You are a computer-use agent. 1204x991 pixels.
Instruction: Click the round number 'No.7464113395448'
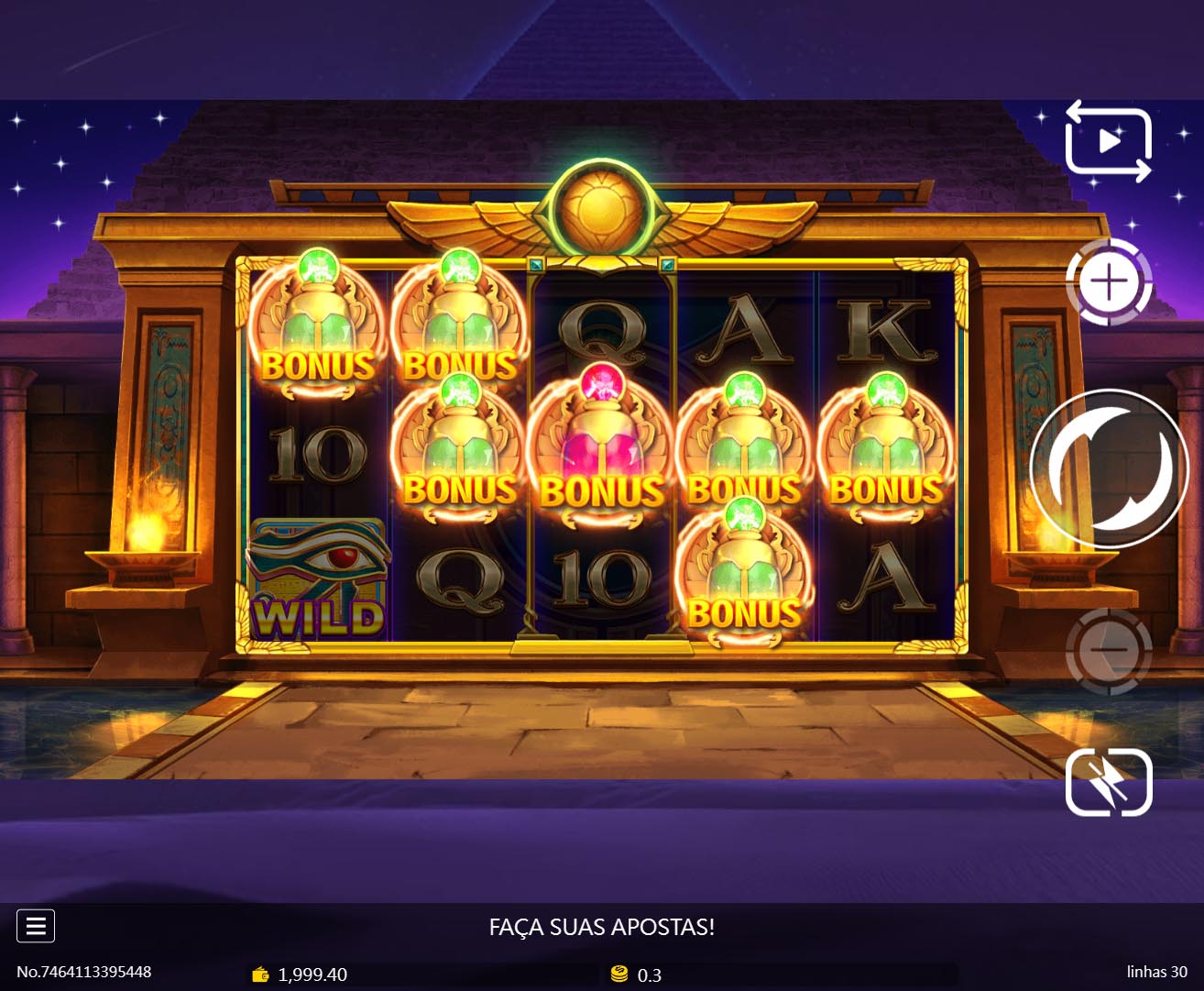pyautogui.click(x=85, y=971)
